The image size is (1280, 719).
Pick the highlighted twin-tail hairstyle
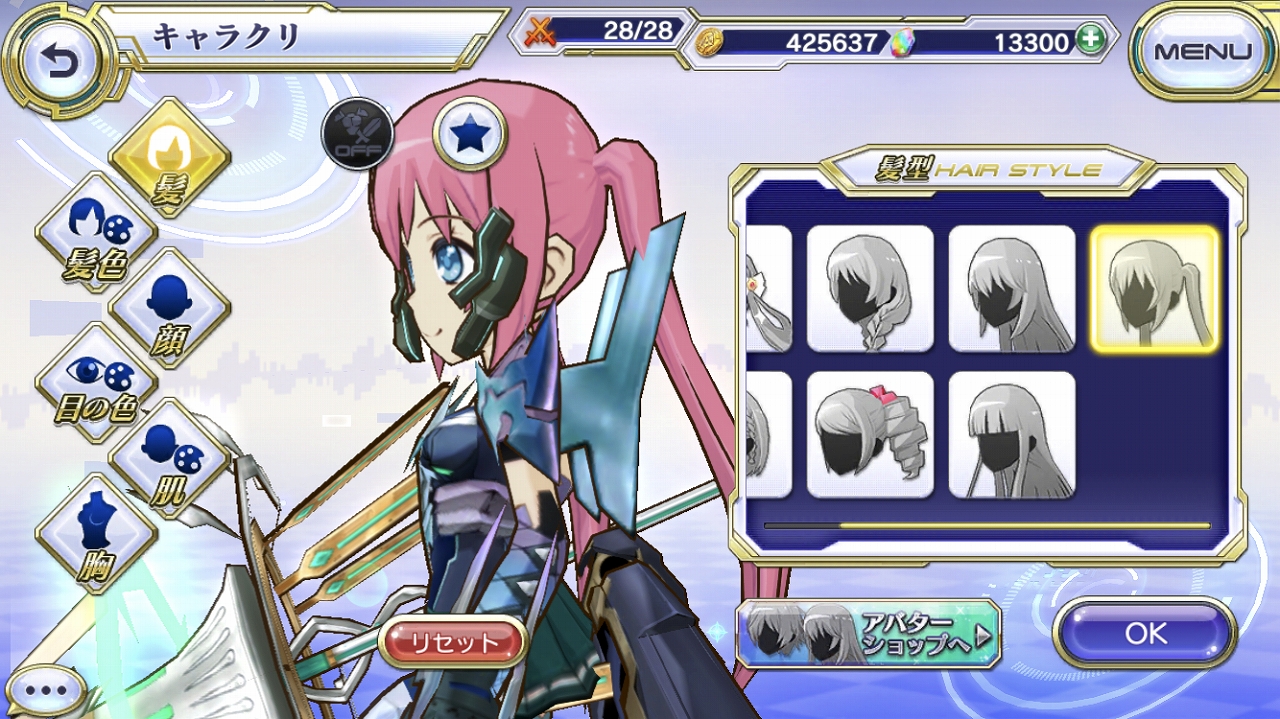coord(1153,288)
